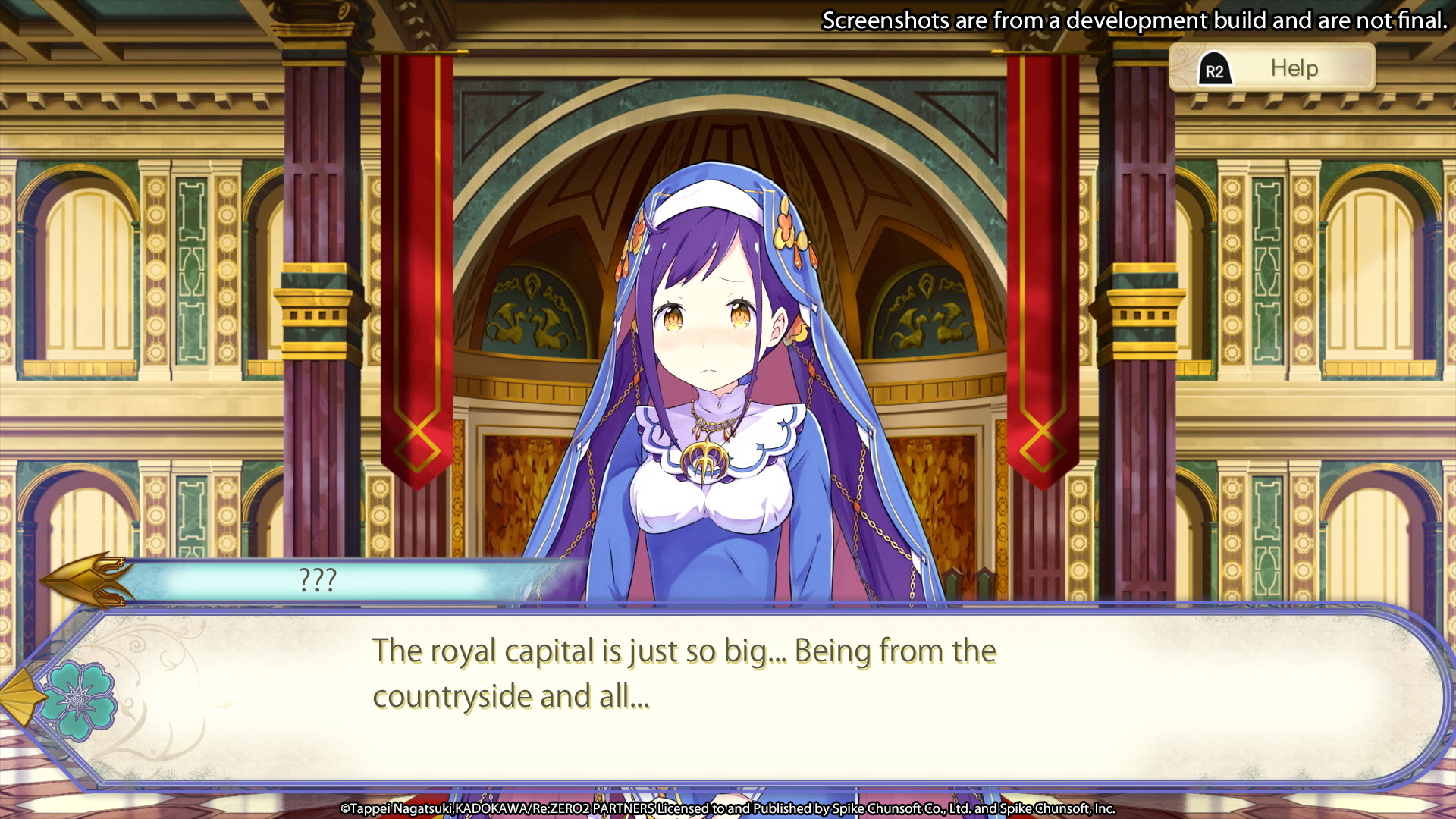The image size is (1456, 819).
Task: Click the right red hanging banner
Action: tap(1039, 265)
